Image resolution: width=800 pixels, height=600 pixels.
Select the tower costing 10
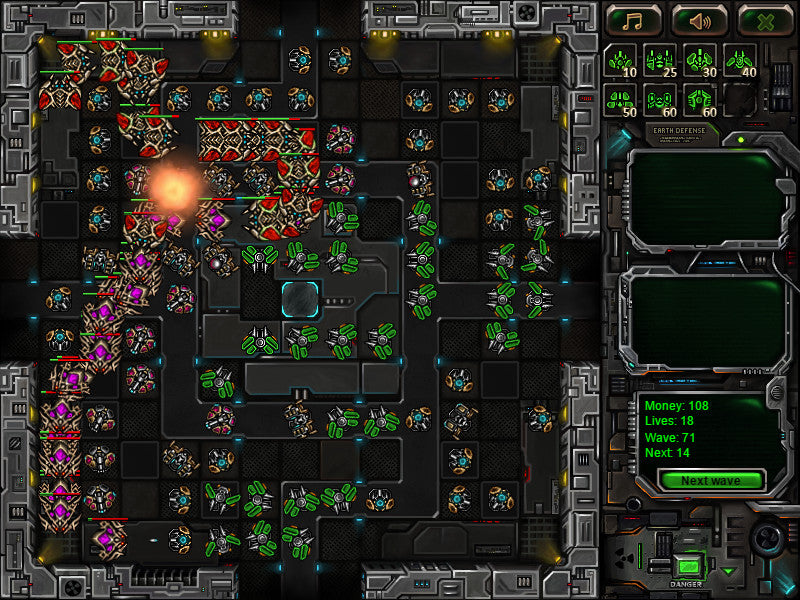click(621, 61)
